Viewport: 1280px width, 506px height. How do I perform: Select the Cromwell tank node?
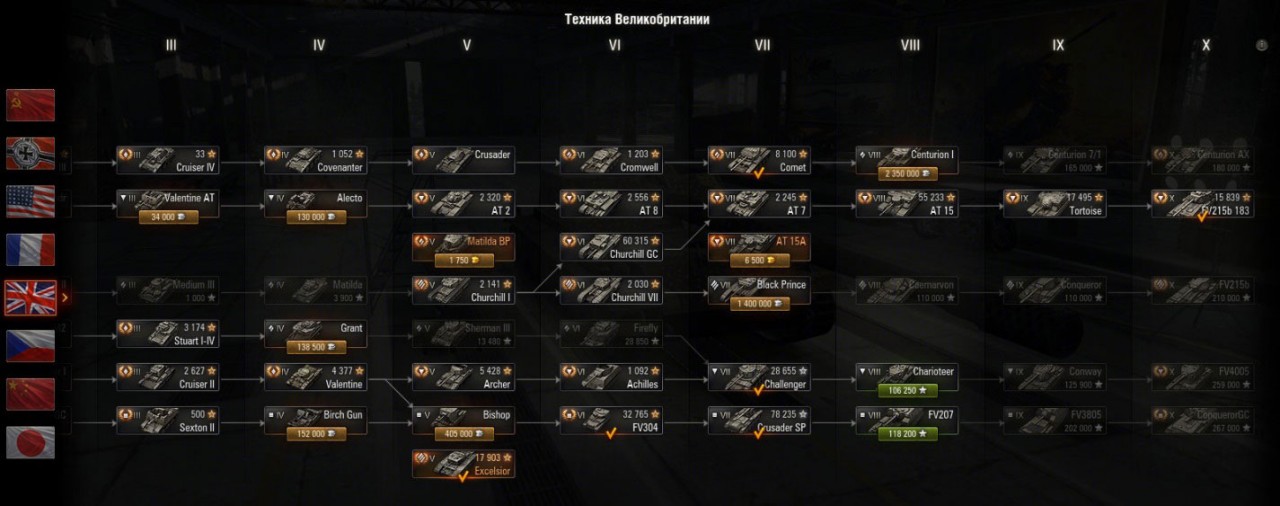pyautogui.click(x=612, y=161)
